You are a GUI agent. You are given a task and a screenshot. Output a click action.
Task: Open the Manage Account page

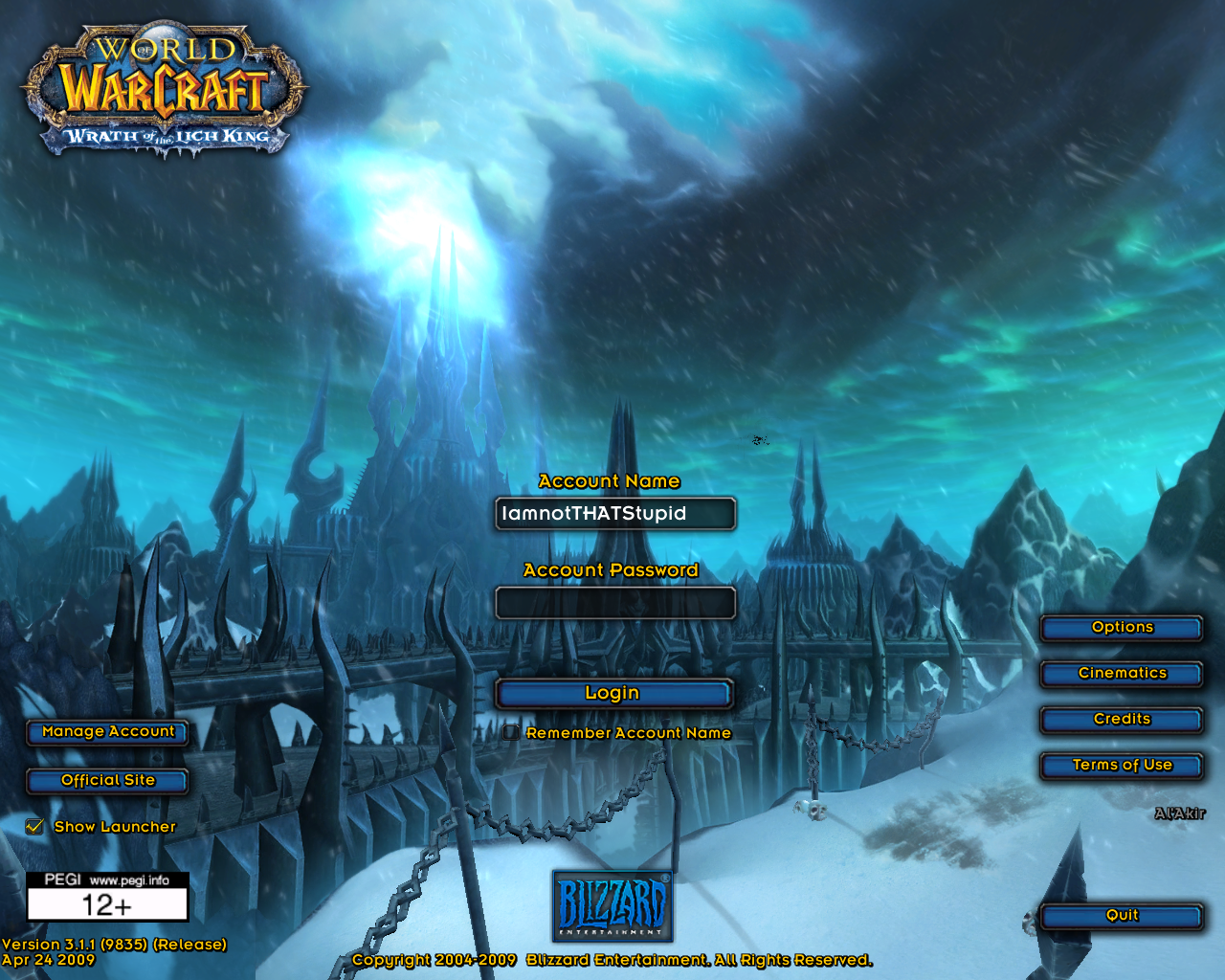point(106,732)
